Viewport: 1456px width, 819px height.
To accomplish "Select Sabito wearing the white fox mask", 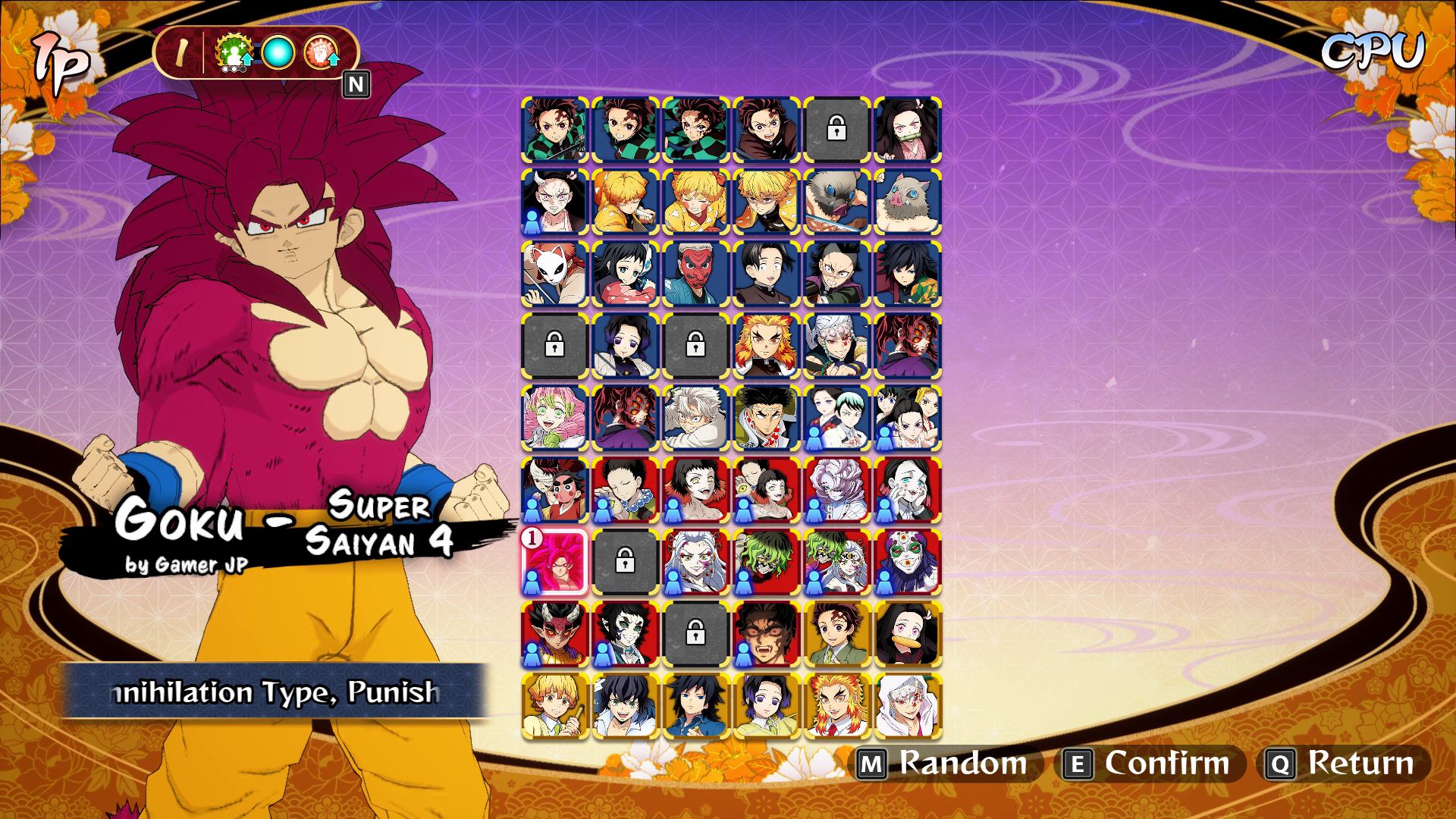I will pos(554,274).
